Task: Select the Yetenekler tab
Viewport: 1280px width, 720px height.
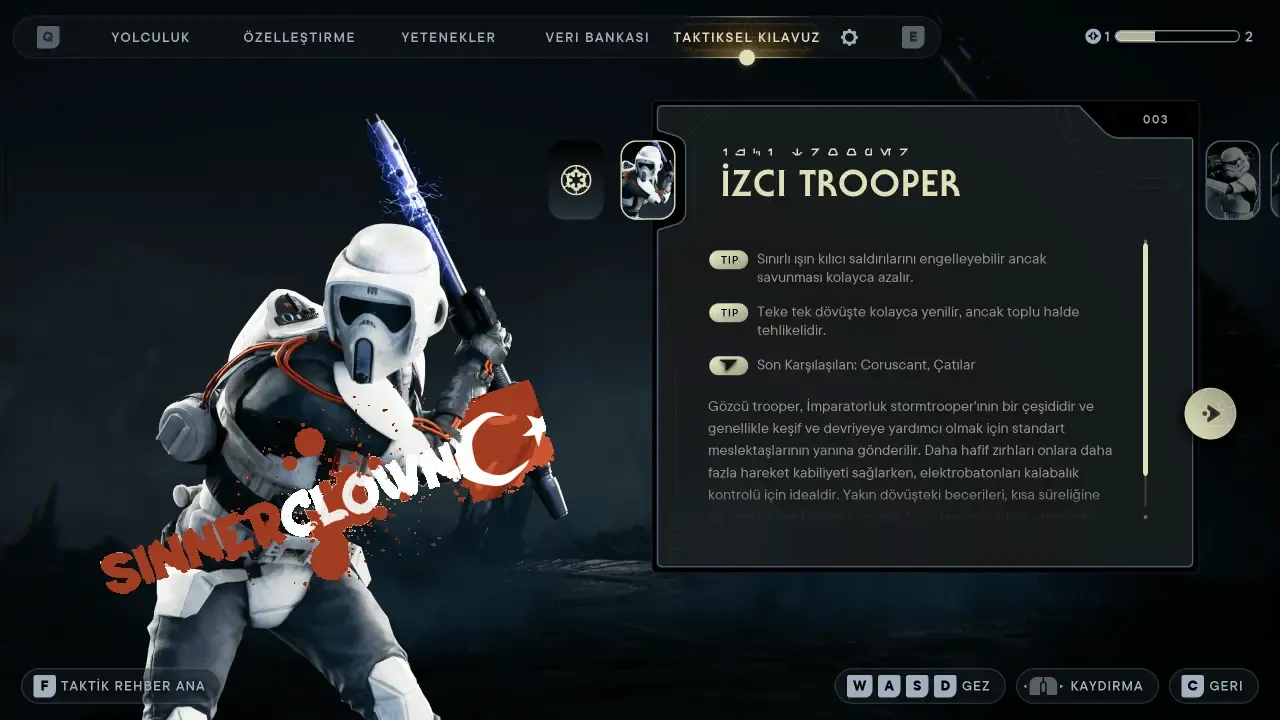Action: click(x=448, y=37)
